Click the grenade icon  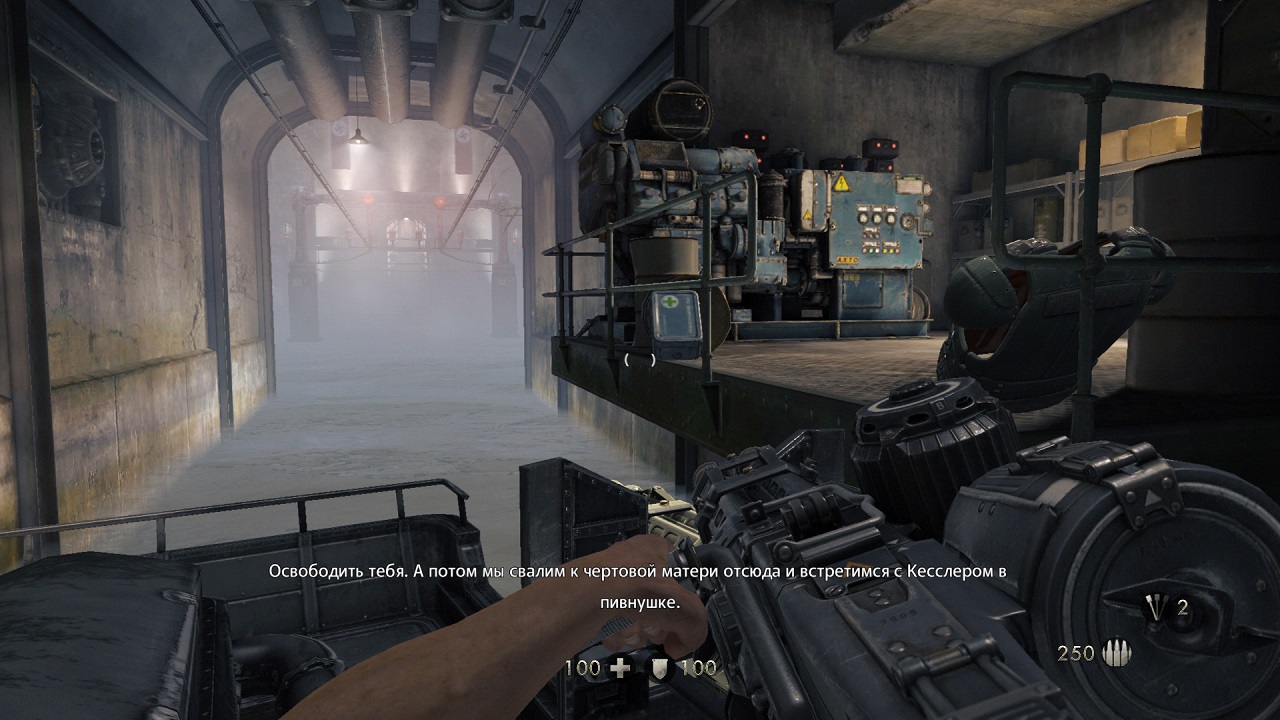(1158, 607)
